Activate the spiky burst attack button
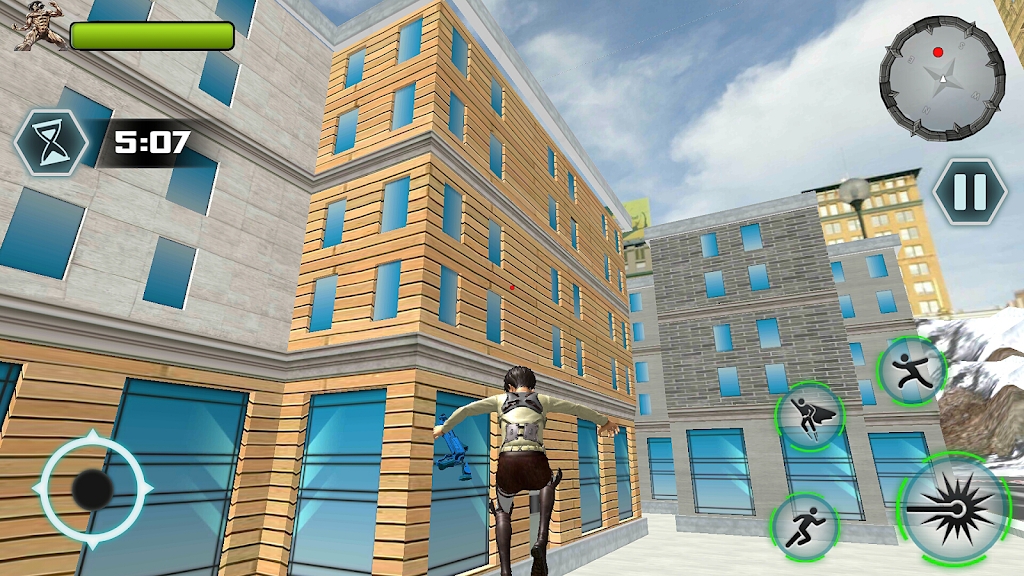Image resolution: width=1024 pixels, height=576 pixels. coord(955,509)
